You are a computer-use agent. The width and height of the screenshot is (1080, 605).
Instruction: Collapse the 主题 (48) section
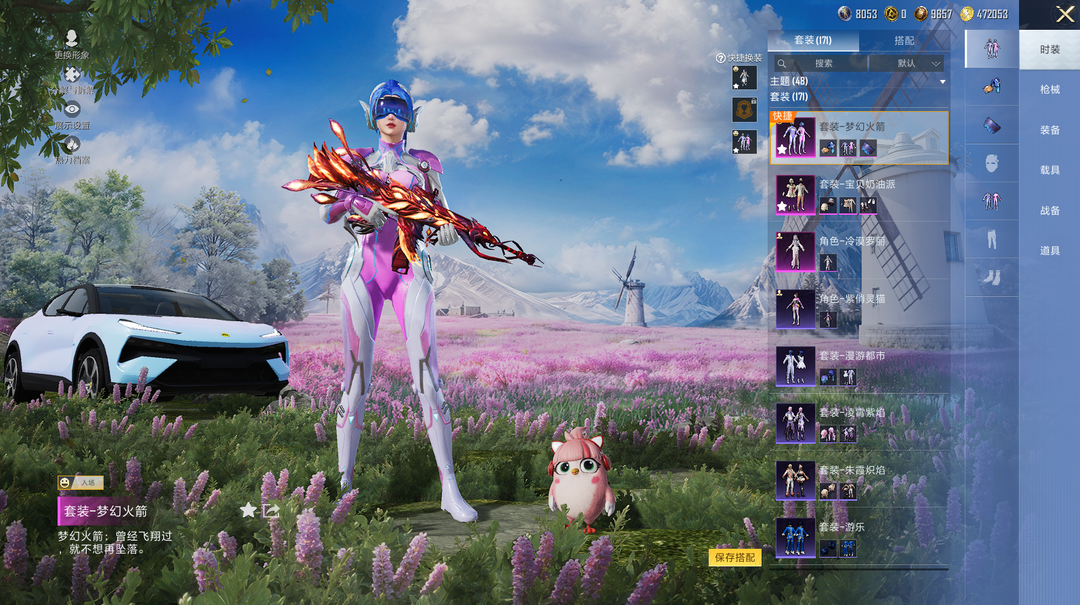click(942, 81)
